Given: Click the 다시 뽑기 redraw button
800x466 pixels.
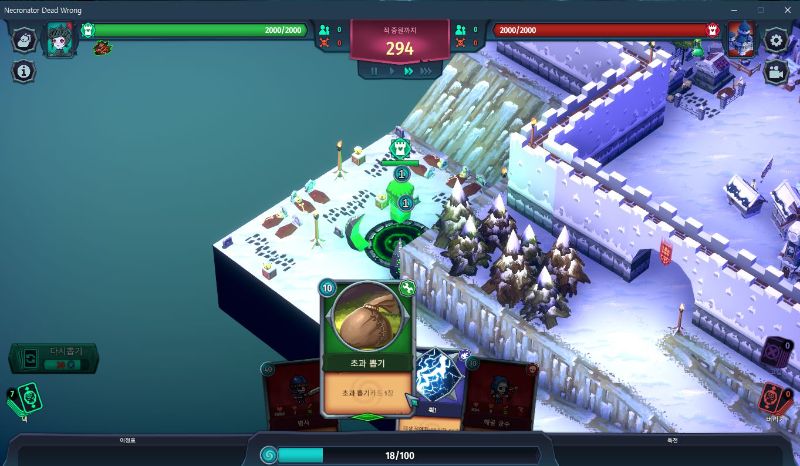Looking at the screenshot, I should (x=54, y=358).
